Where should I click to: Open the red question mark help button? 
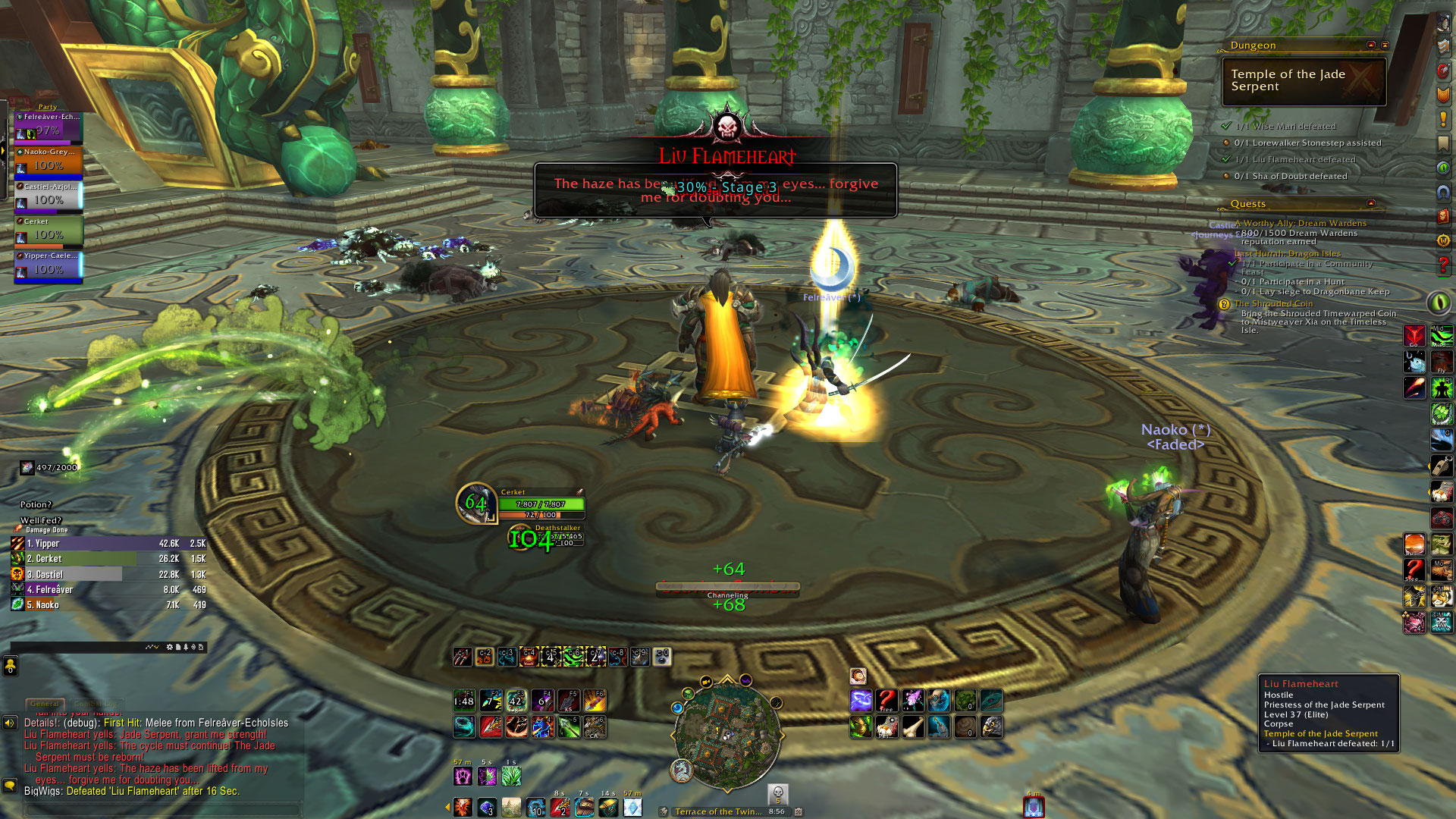1443,265
